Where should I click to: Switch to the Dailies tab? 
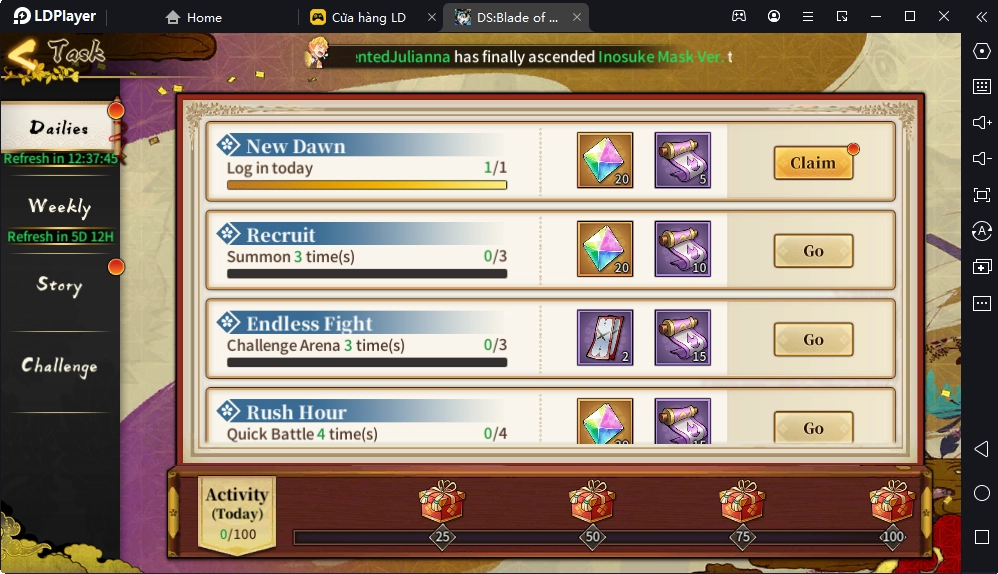[x=59, y=129]
